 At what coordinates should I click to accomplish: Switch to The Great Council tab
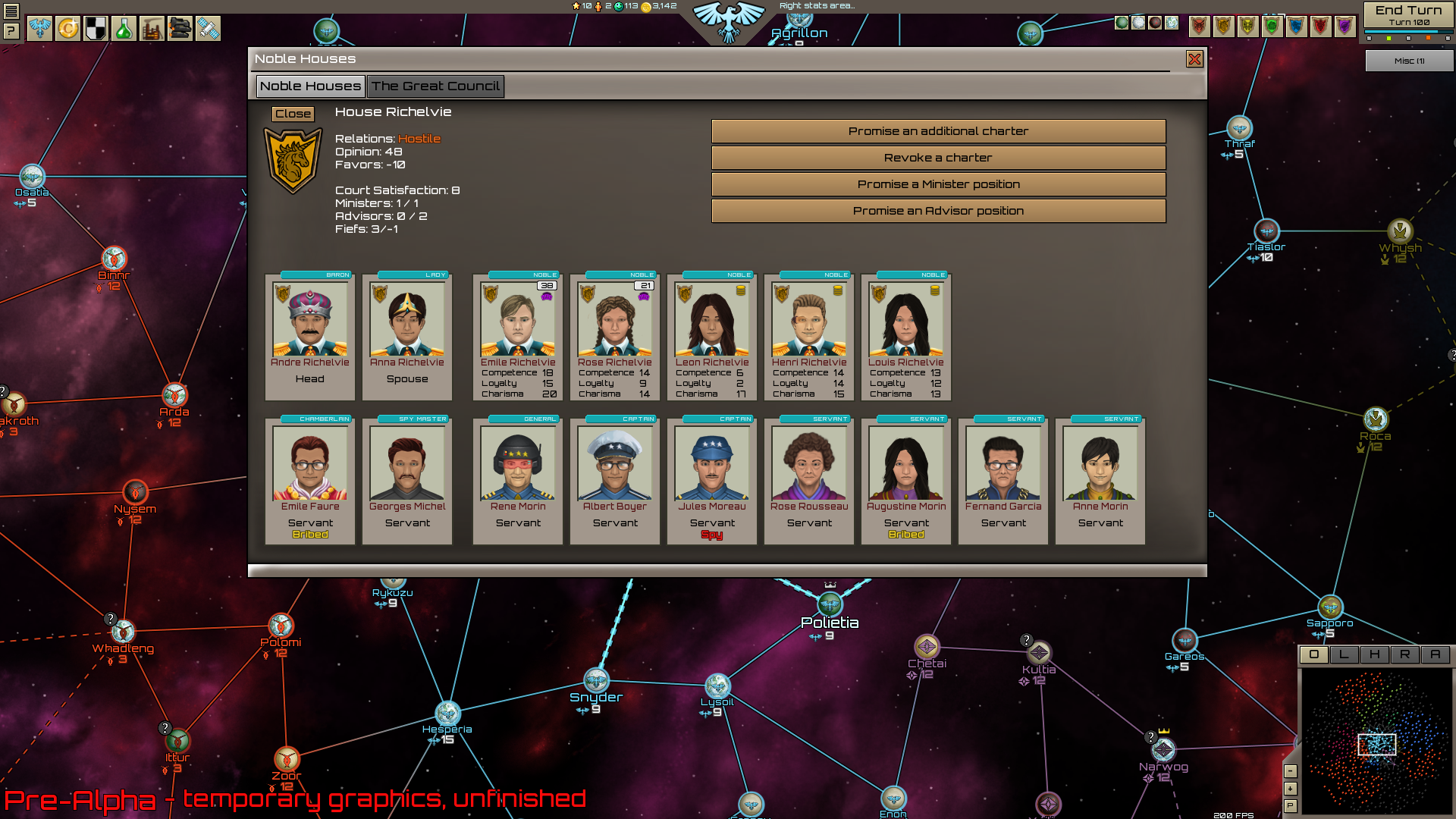click(x=435, y=86)
